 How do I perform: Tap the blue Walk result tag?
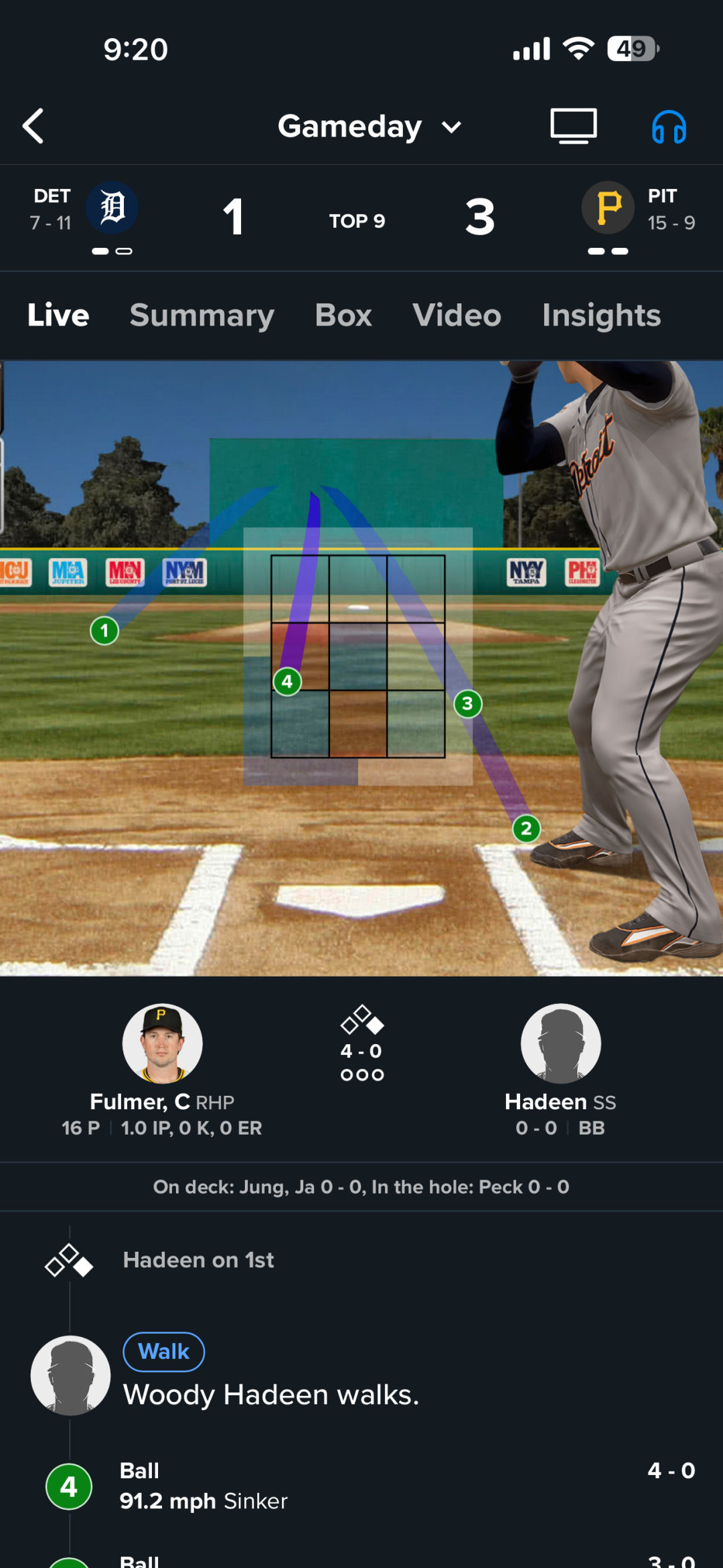164,1352
